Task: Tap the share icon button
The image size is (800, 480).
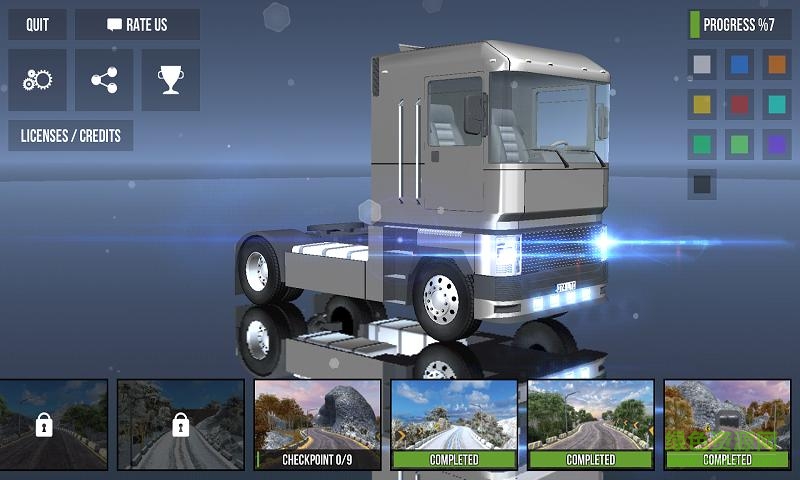Action: 104,80
